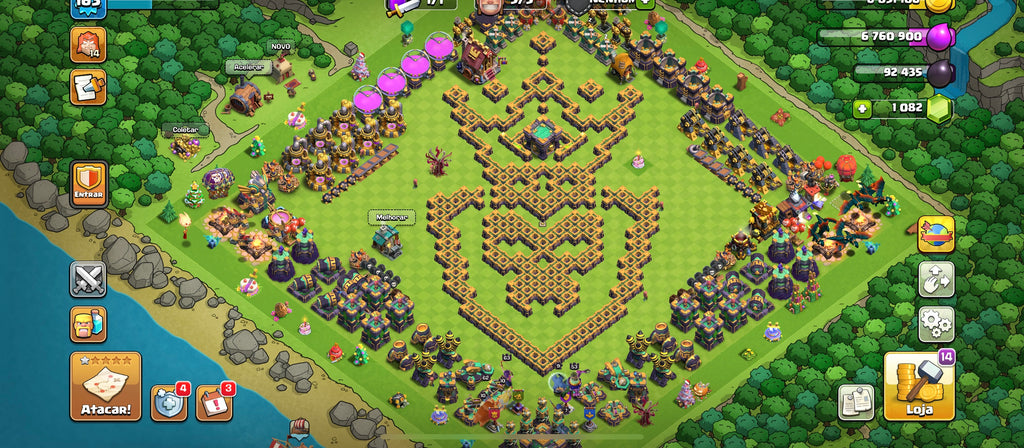Click the icon with the letter E

tap(88, 88)
